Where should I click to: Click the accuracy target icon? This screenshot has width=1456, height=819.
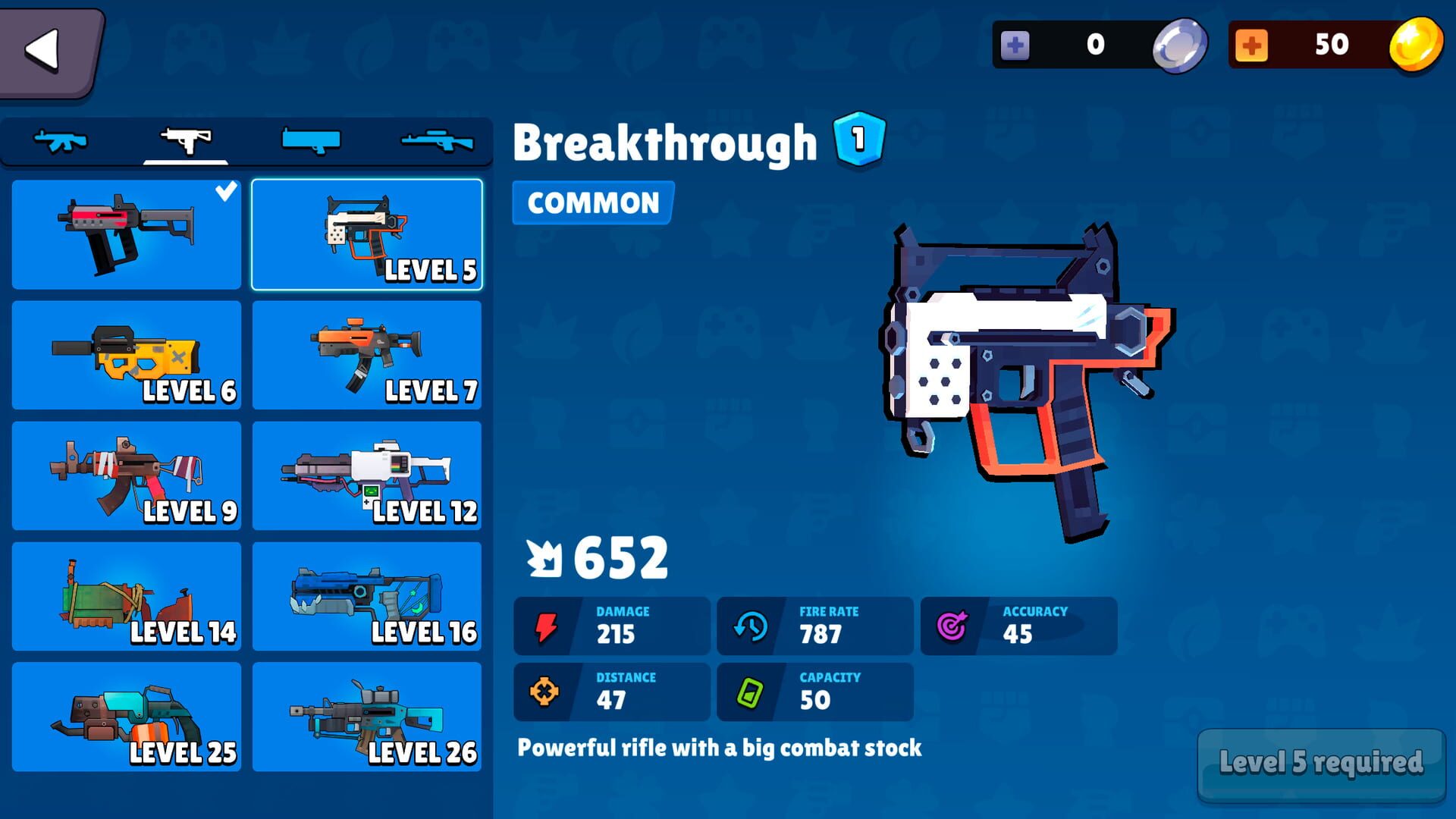(950, 626)
